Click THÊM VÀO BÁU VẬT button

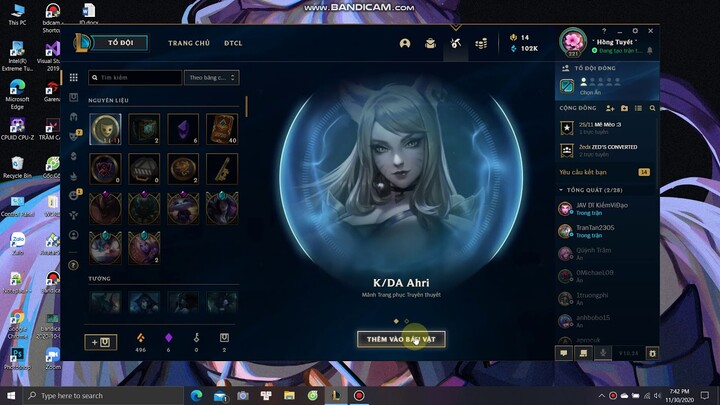click(401, 339)
